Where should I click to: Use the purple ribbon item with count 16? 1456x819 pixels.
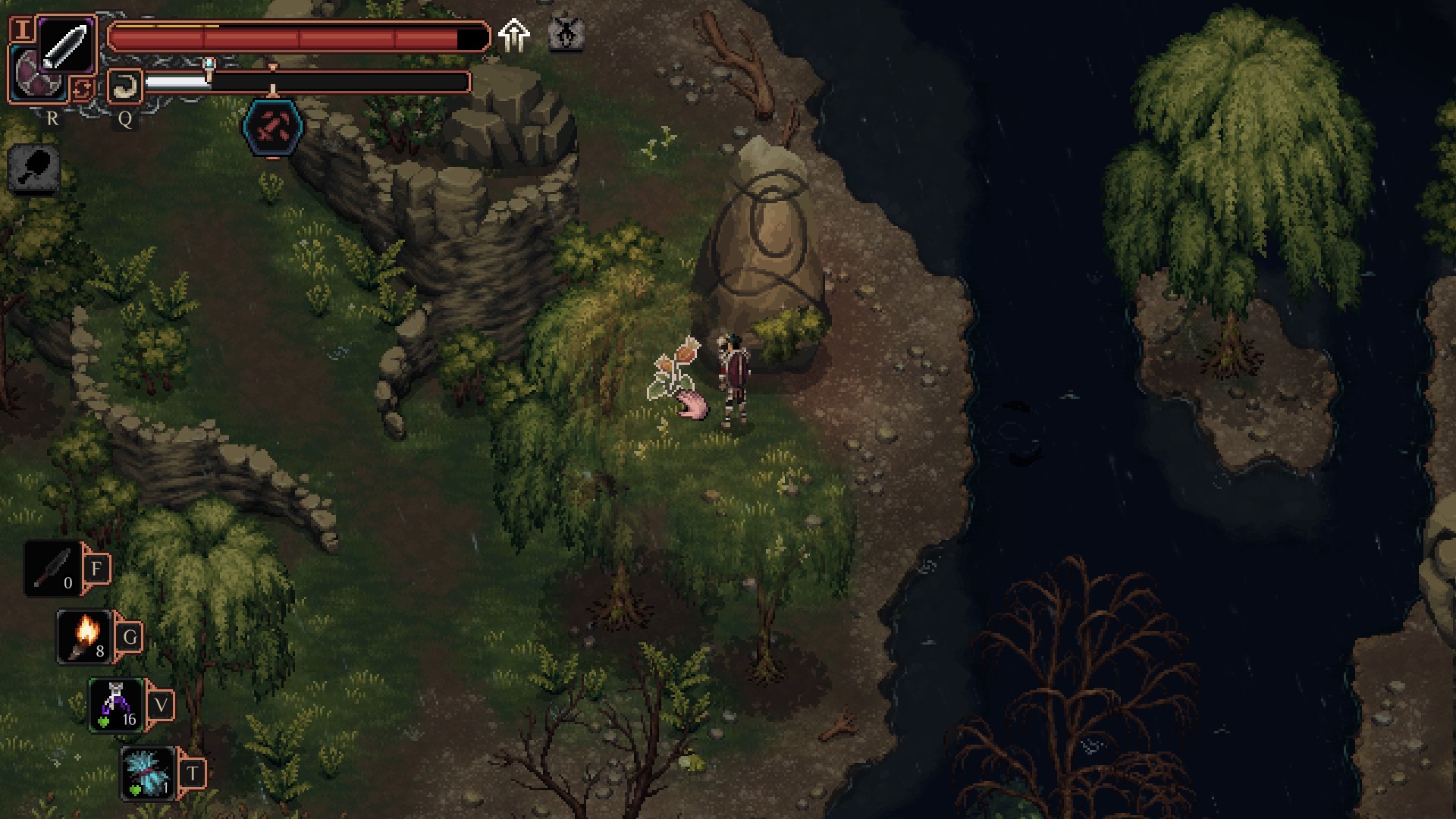point(116,704)
